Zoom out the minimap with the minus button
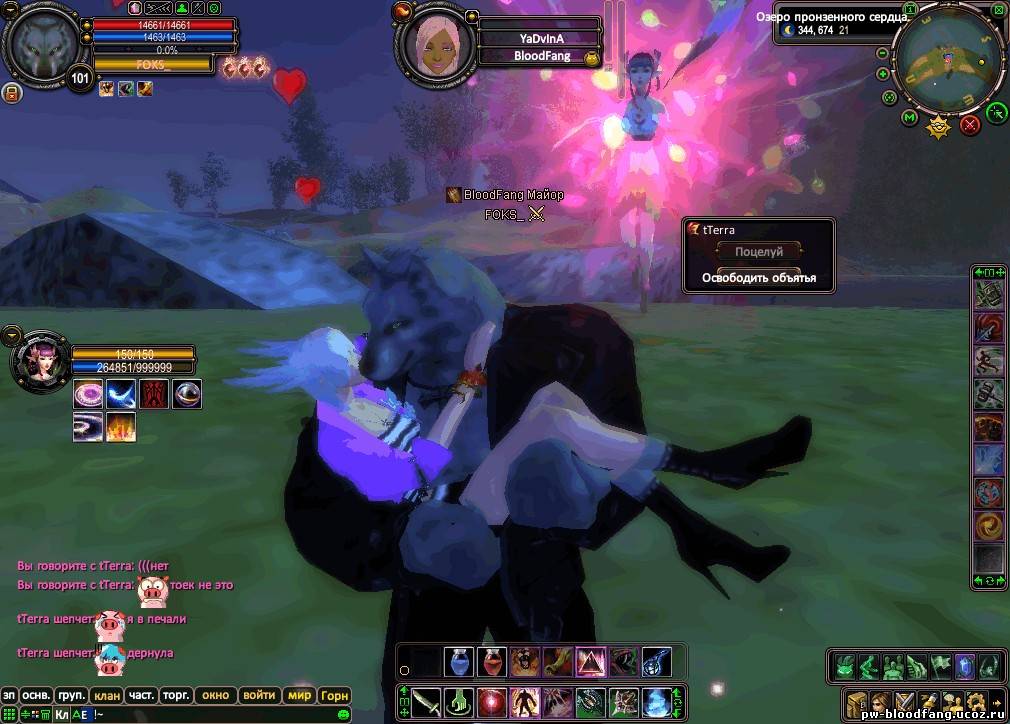Screen dimensions: 1010x724 tap(883, 53)
